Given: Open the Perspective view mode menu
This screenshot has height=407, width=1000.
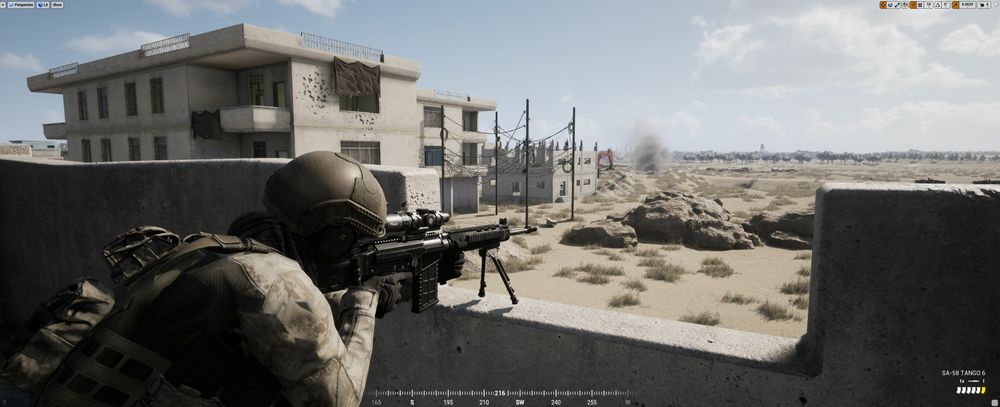Looking at the screenshot, I should tap(23, 5).
